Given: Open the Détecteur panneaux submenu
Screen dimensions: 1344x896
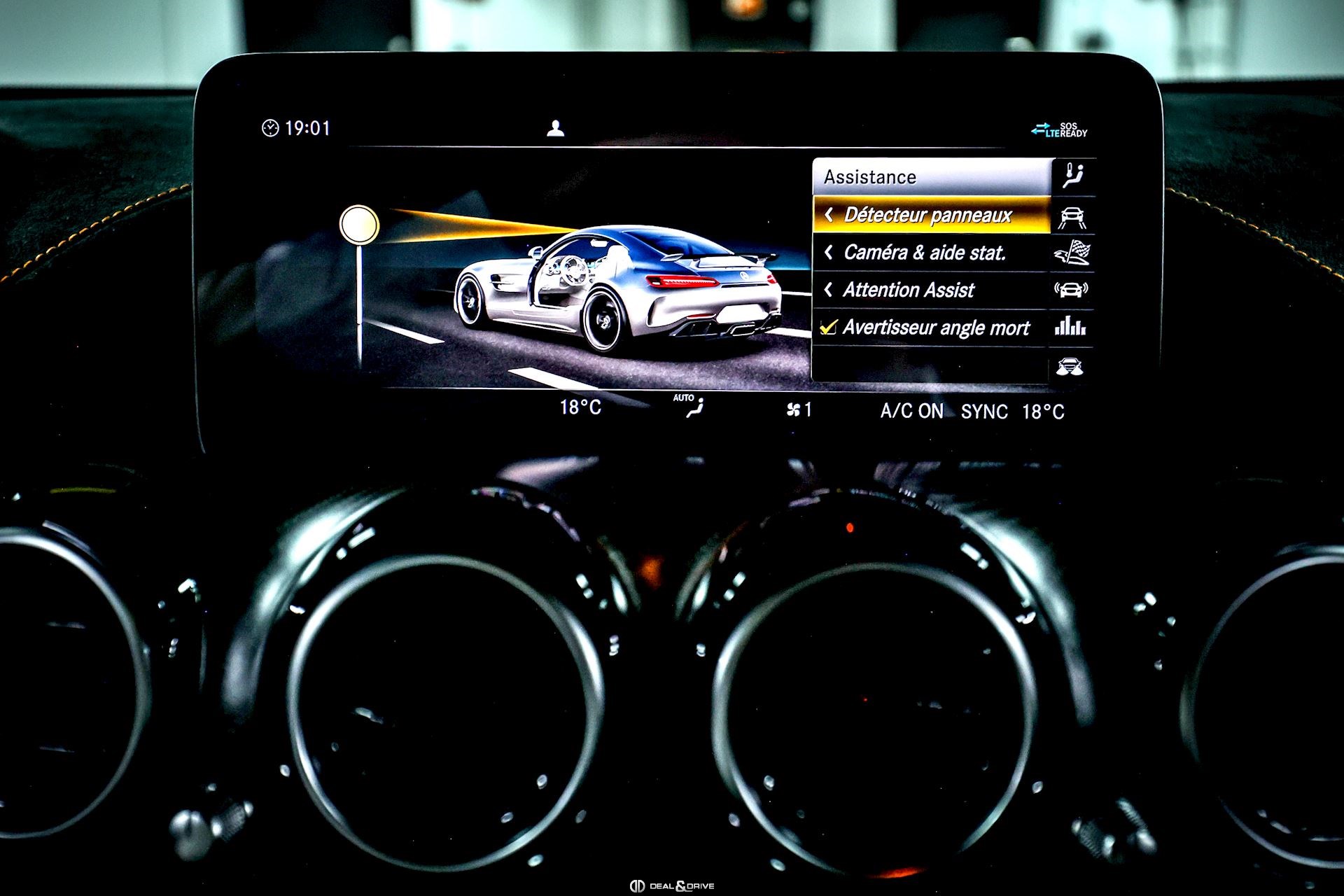Looking at the screenshot, I should [927, 215].
